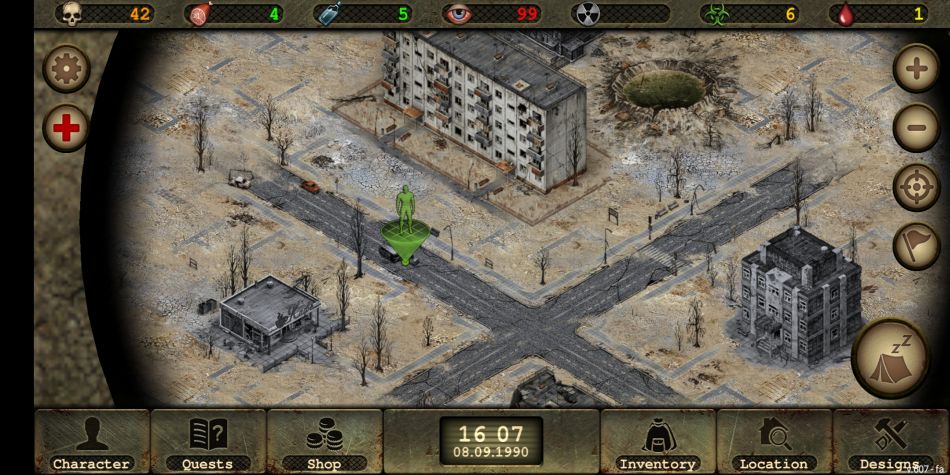
Task: Zoom in the map with plus button
Action: click(x=915, y=69)
